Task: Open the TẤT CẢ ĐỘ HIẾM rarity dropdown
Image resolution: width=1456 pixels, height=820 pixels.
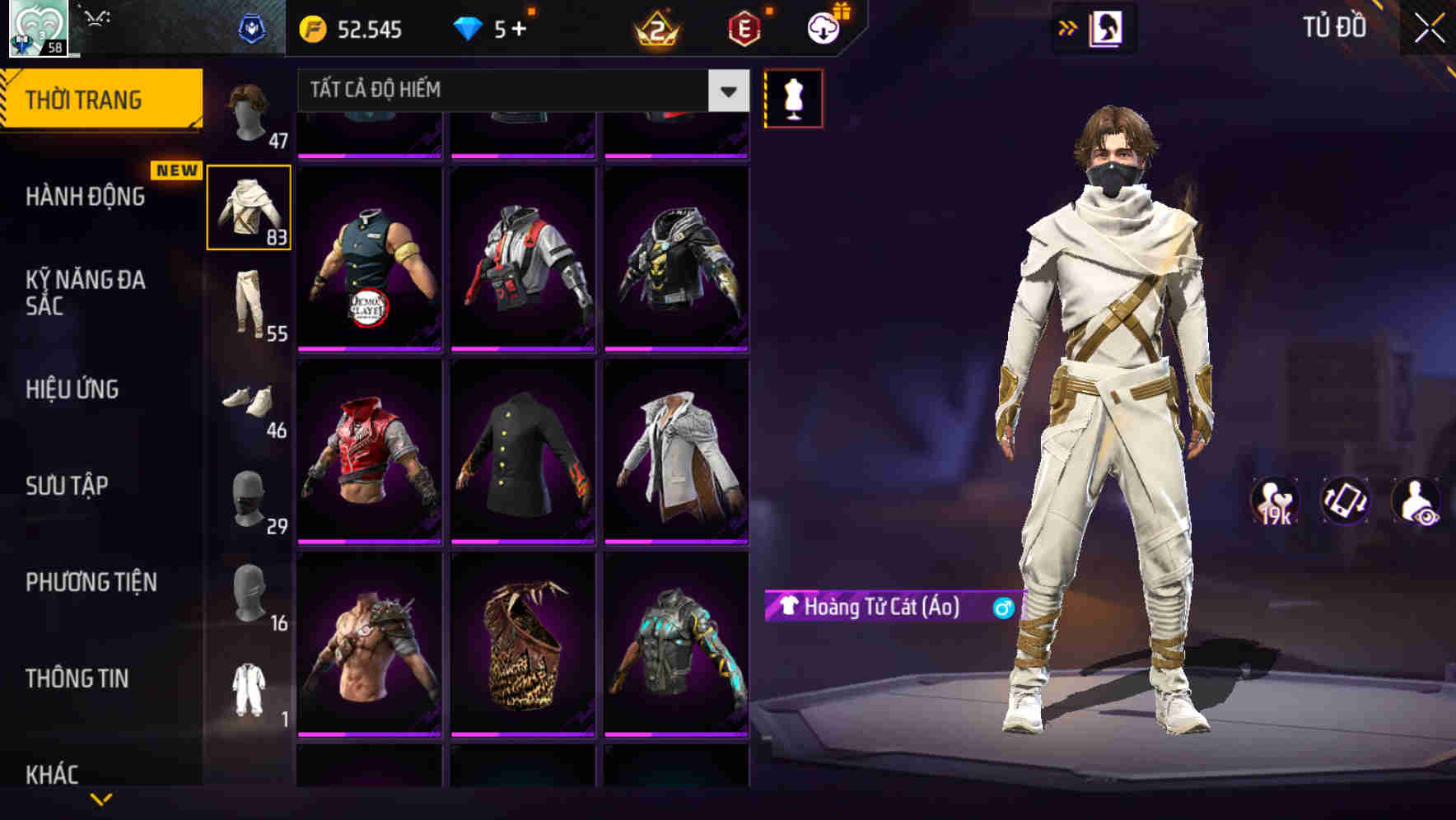Action: [519, 91]
